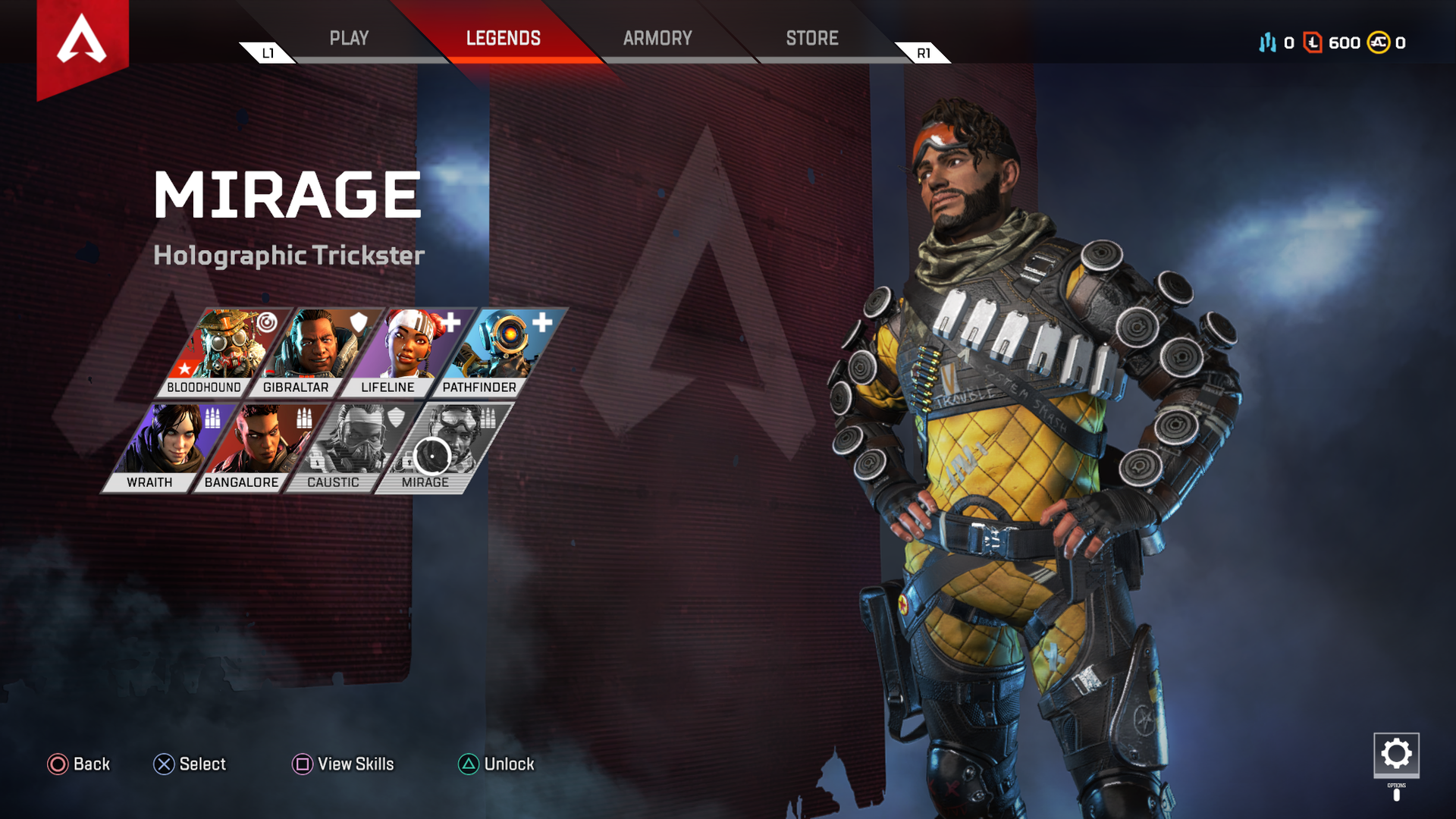
Task: Switch to the Play tab
Action: (x=349, y=38)
